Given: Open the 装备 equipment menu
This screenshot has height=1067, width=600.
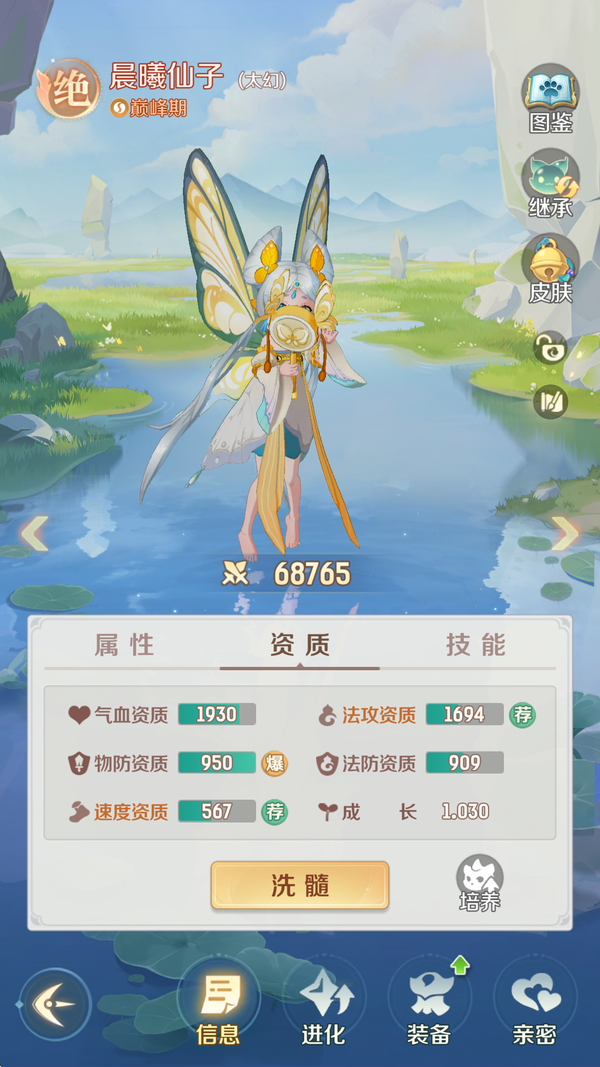Looking at the screenshot, I should pos(429,1003).
